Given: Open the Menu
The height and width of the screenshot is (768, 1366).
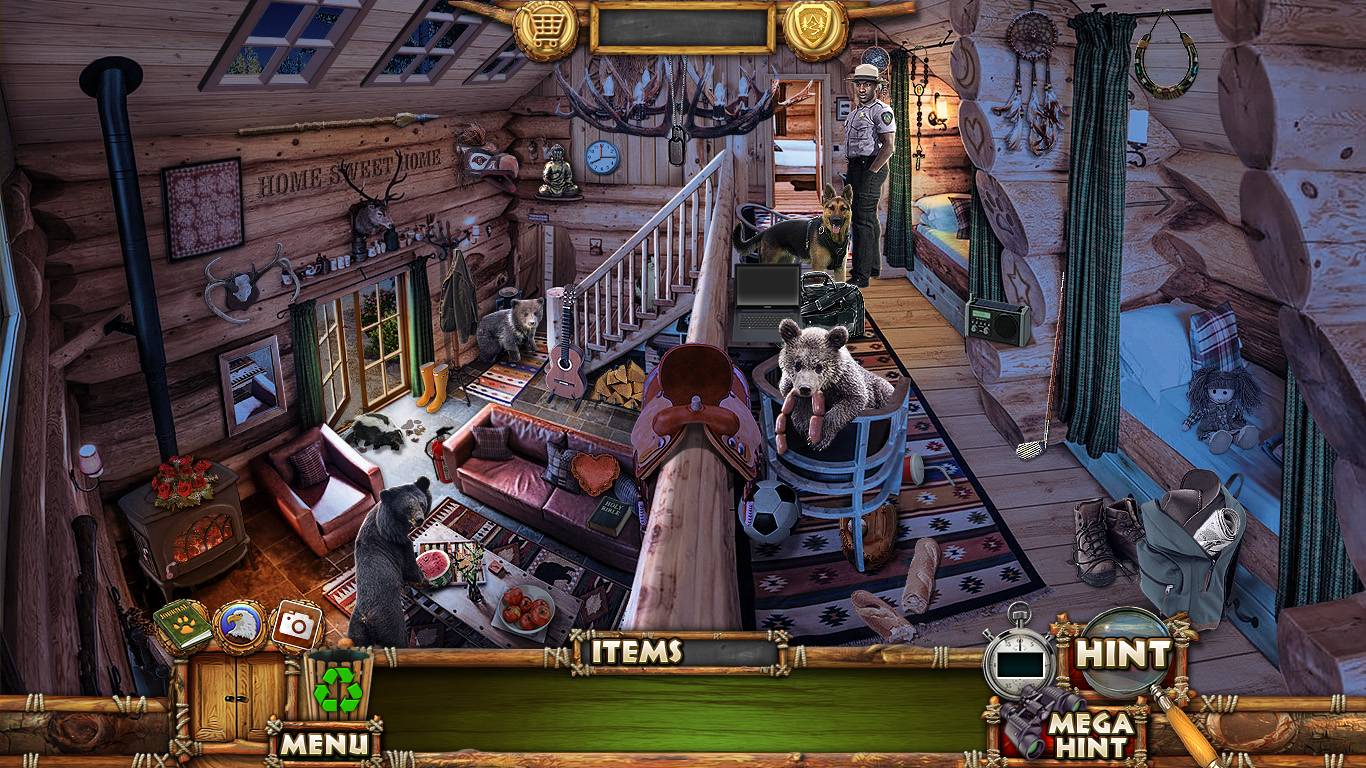Looking at the screenshot, I should pyautogui.click(x=323, y=743).
